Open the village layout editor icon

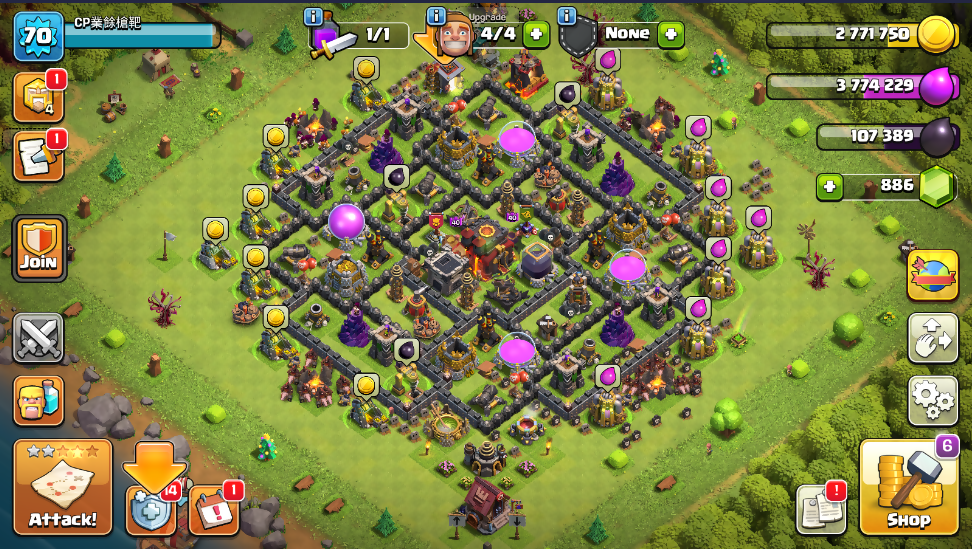click(932, 338)
